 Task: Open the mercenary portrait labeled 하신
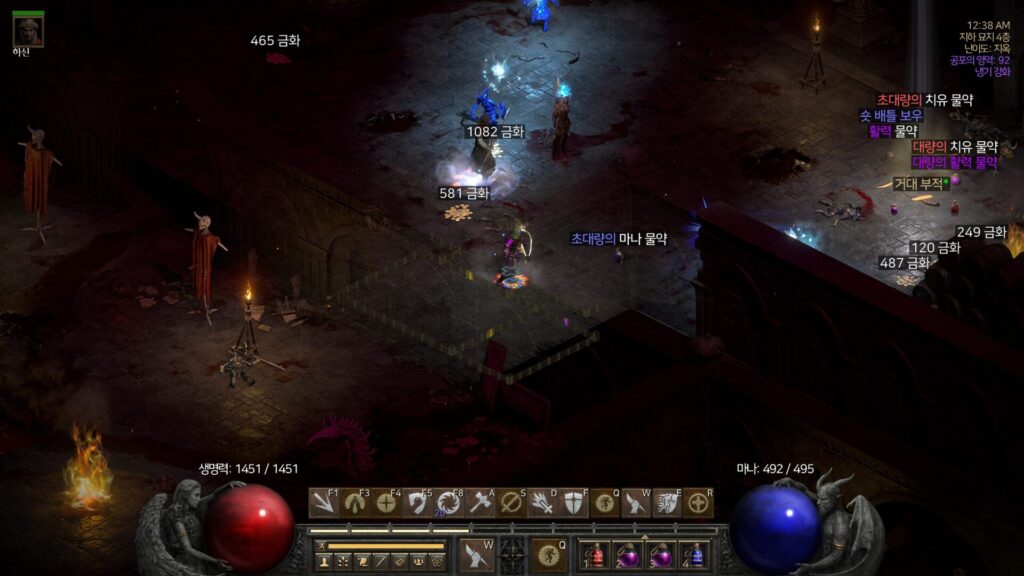tap(28, 30)
